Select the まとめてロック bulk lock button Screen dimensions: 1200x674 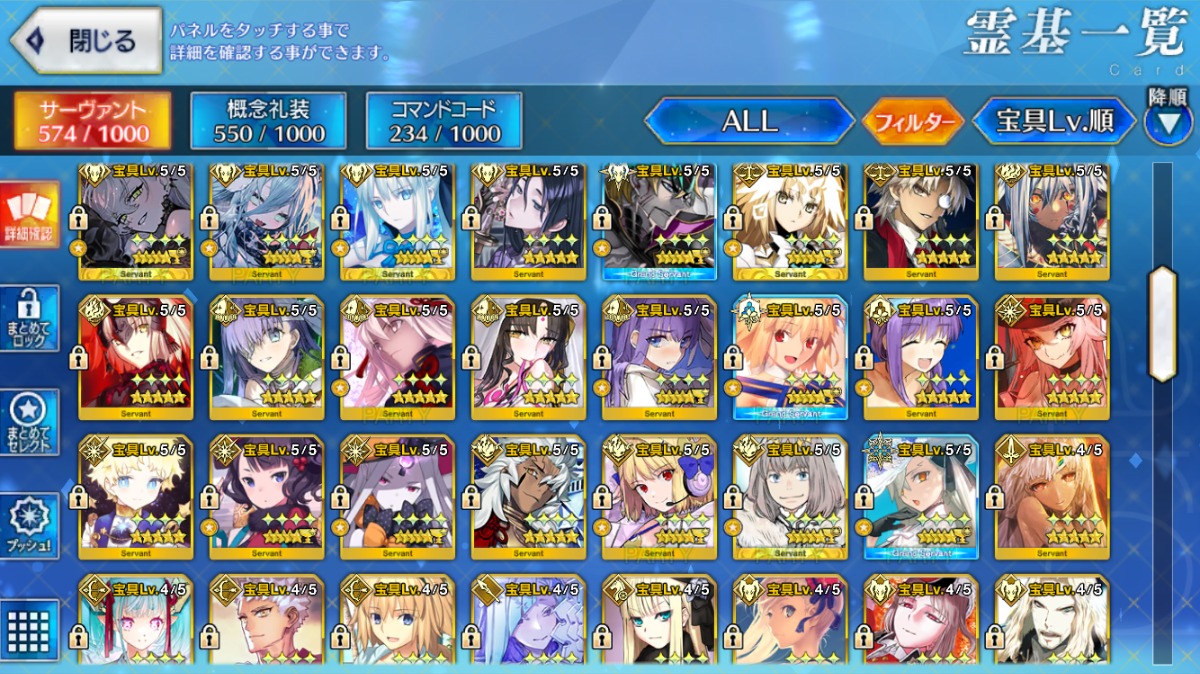pyautogui.click(x=29, y=318)
